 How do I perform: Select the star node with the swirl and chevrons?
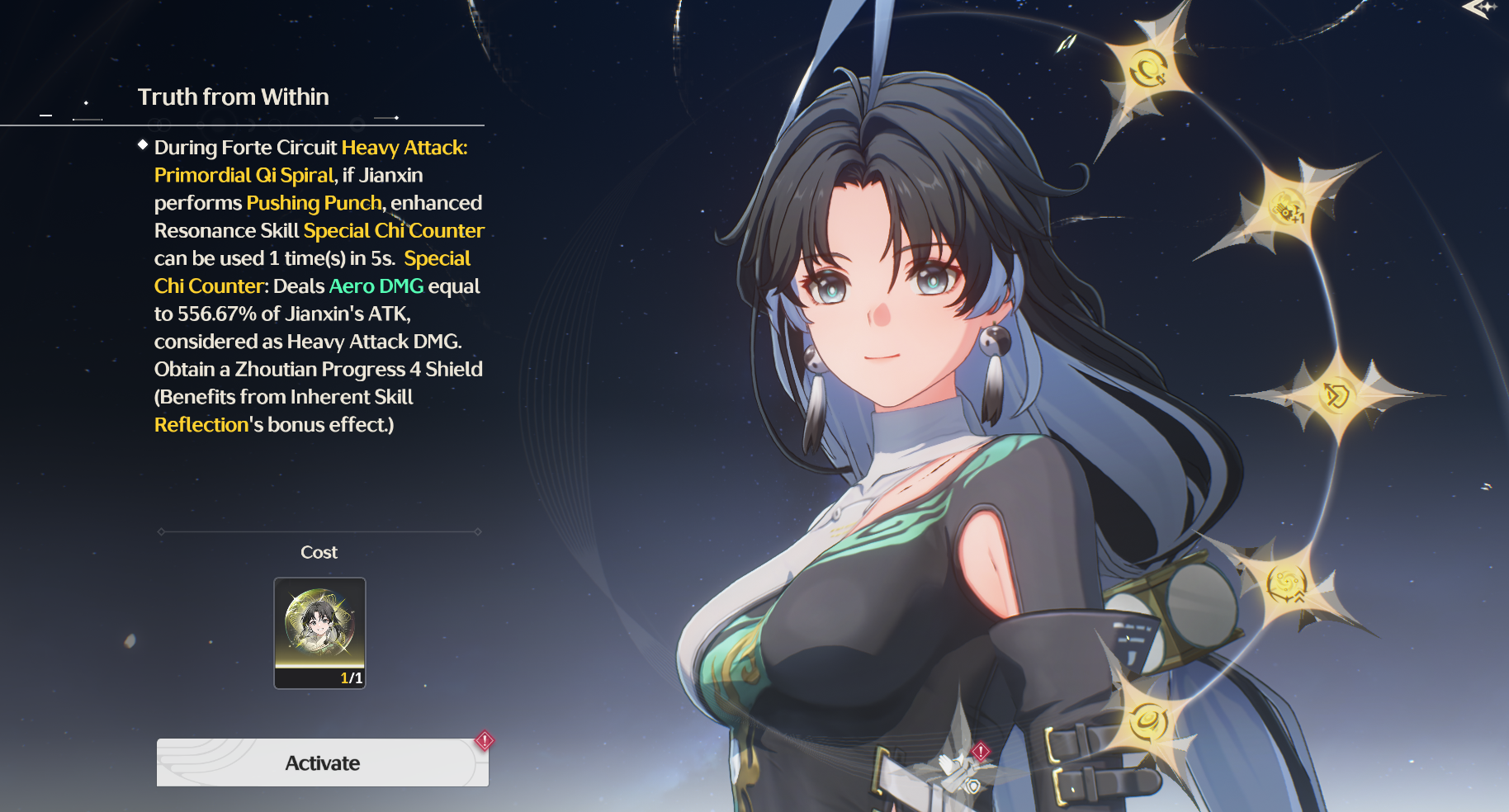[1287, 585]
